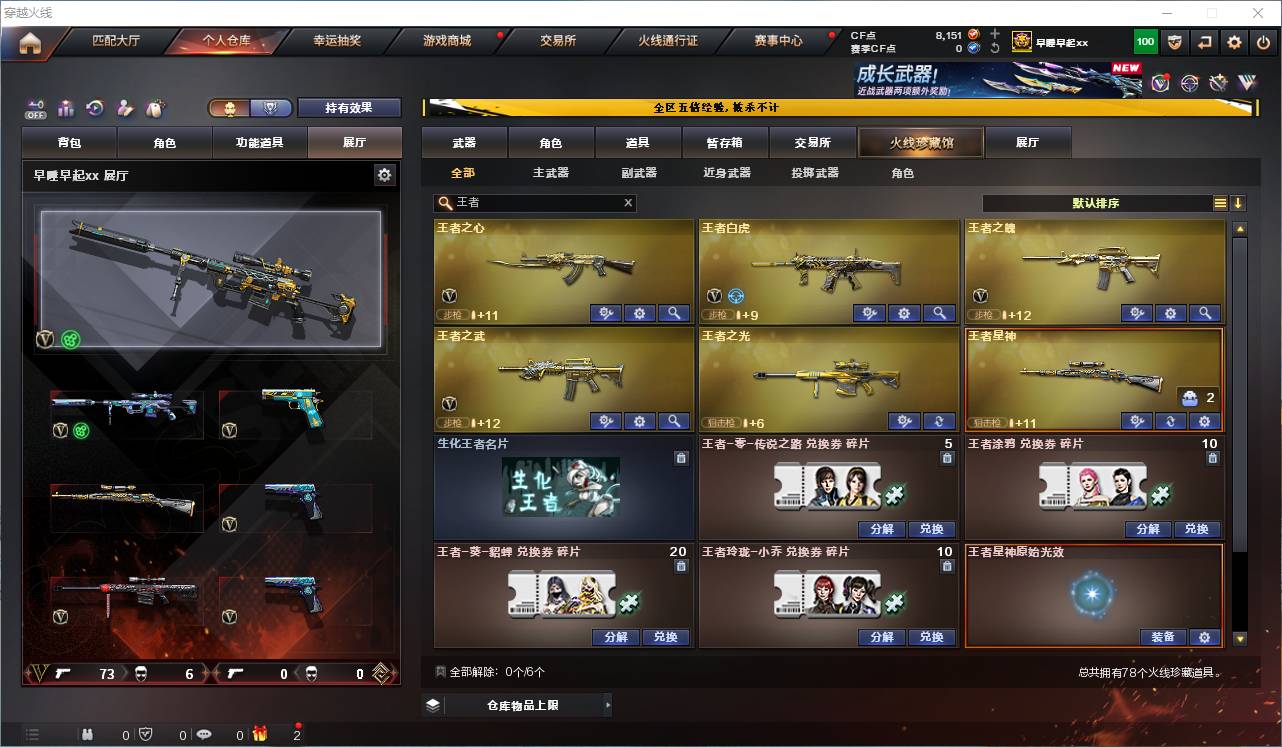This screenshot has width=1282, height=747.
Task: Switch the skull/shield display toggle to shield
Action: coord(270,106)
